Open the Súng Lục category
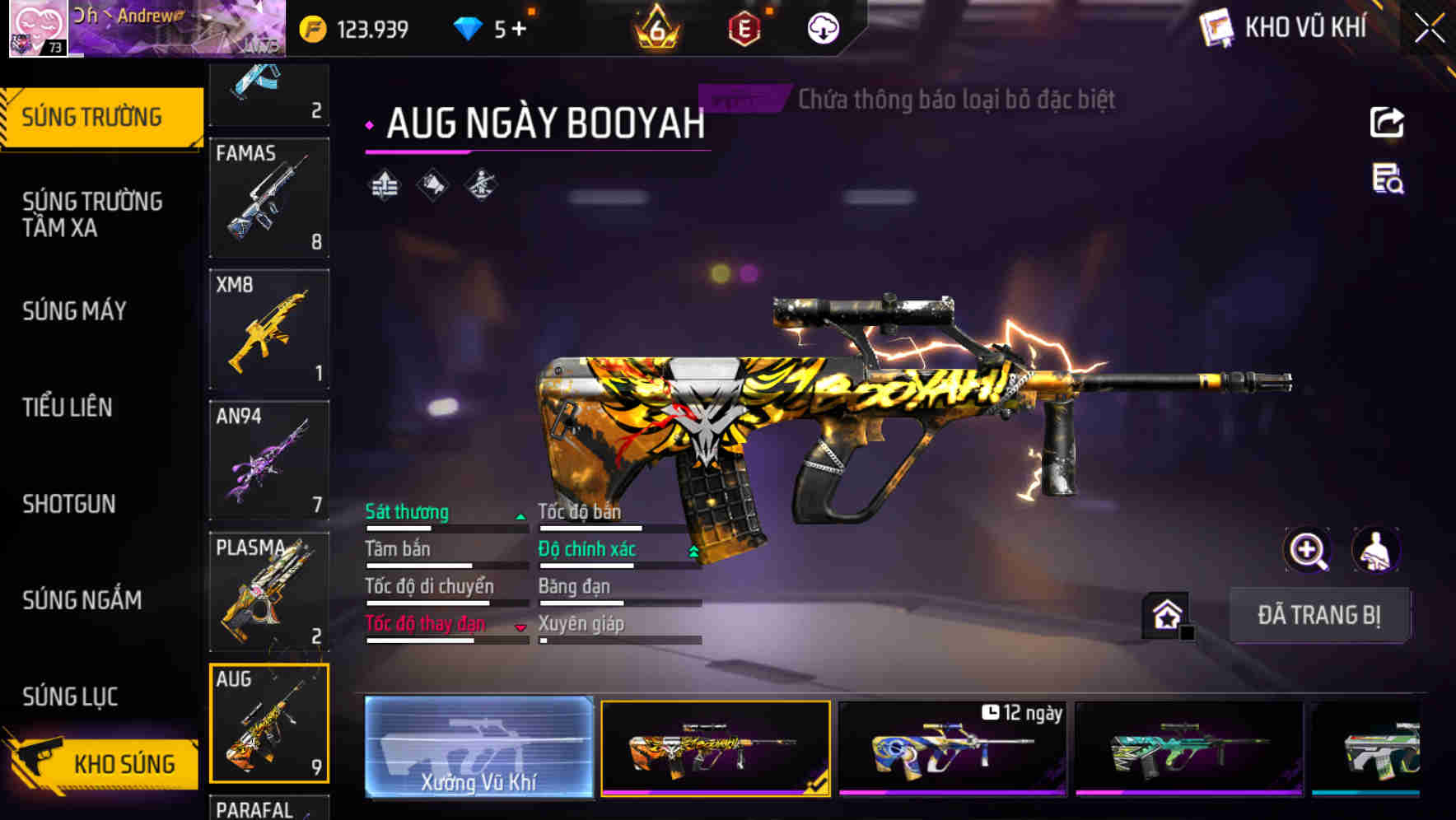The height and width of the screenshot is (820, 1456). [70, 697]
